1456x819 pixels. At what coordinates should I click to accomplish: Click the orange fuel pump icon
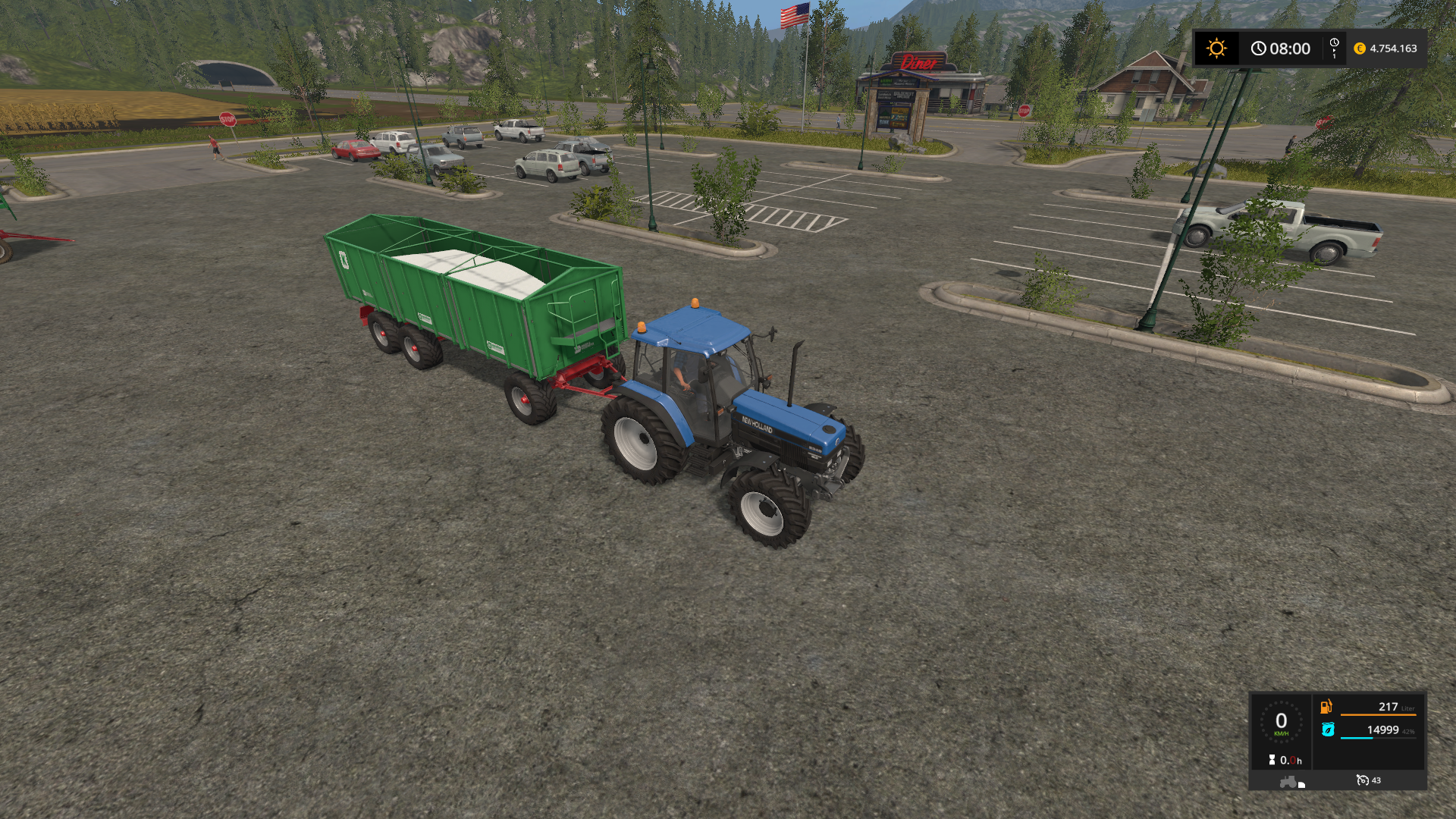pos(1326,707)
